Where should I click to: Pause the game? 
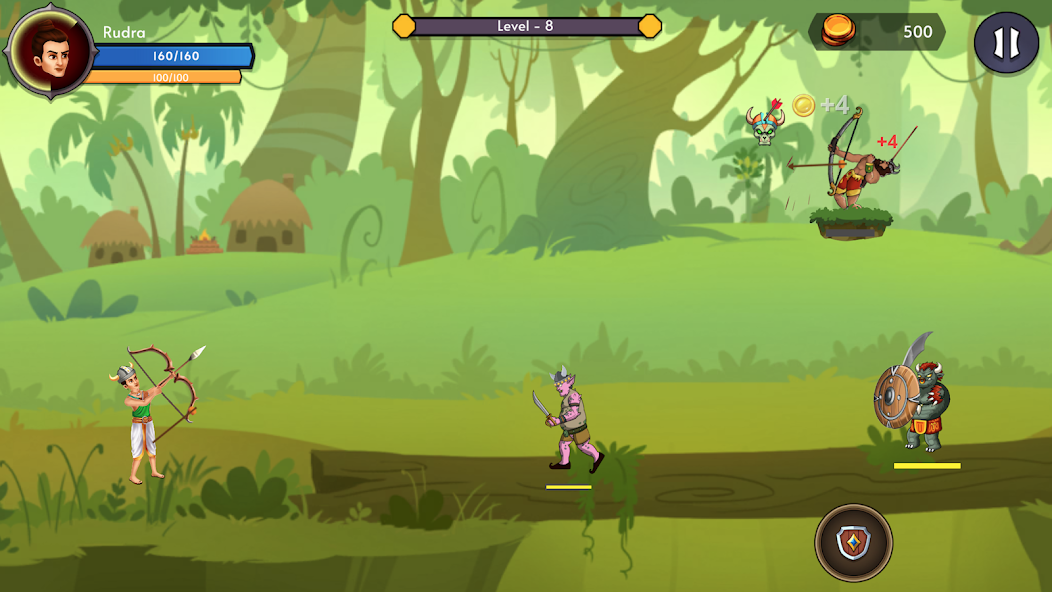click(x=1006, y=42)
